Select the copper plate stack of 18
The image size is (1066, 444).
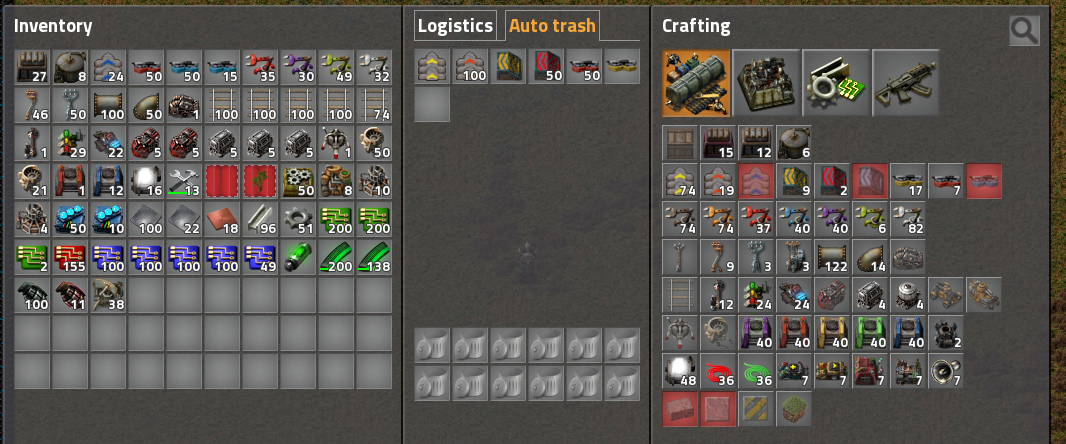tap(223, 219)
